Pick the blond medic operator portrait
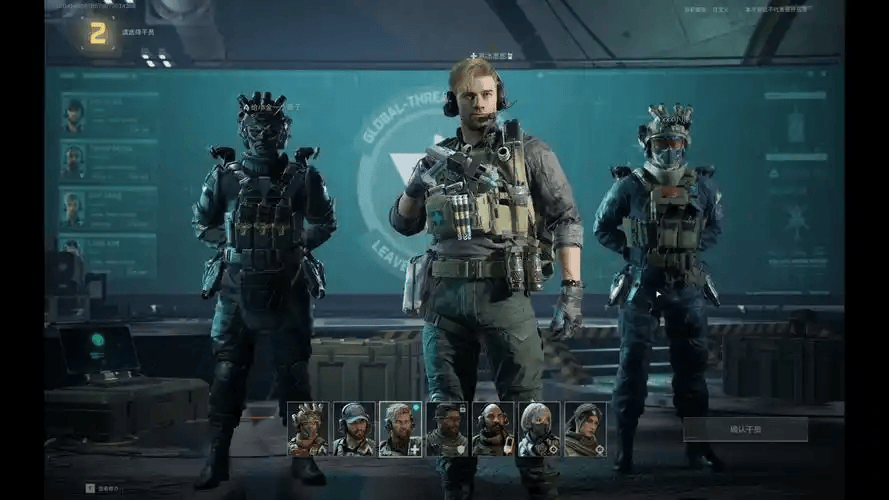 [x=400, y=429]
